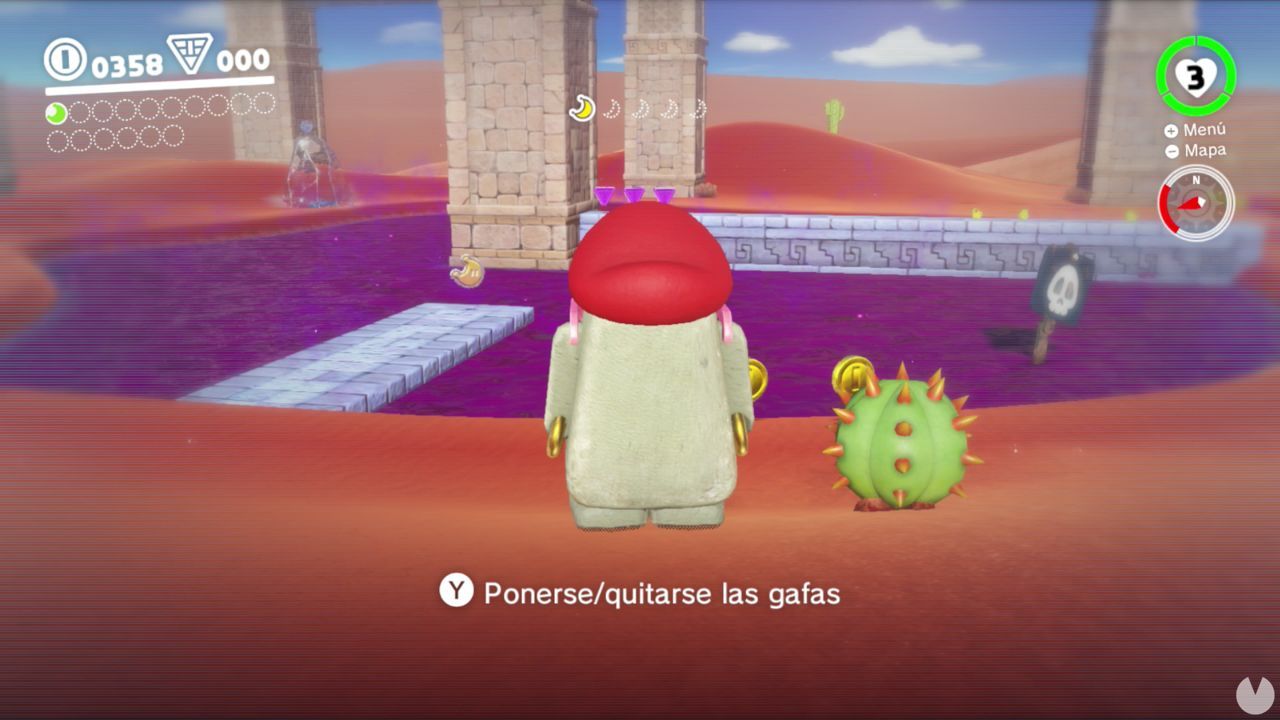Viewport: 1280px width, 720px height.
Task: Click the crescent moon shard icon top center
Action: tap(582, 107)
